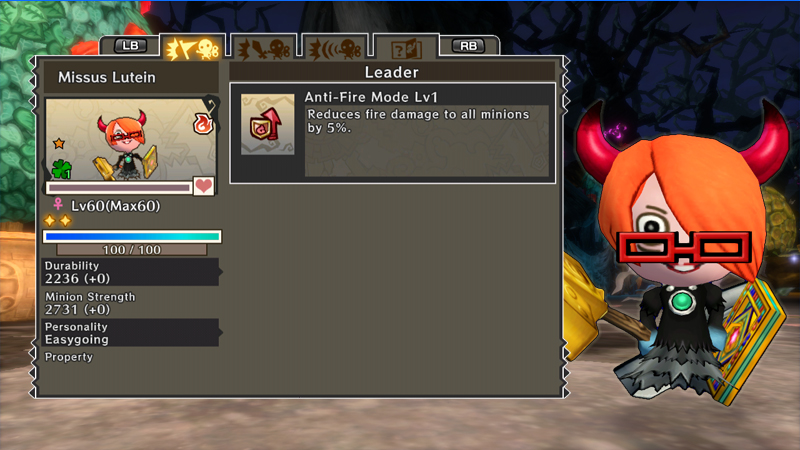
Task: Select the Anti-Fire Mode Lv1 skill icon
Action: (267, 124)
